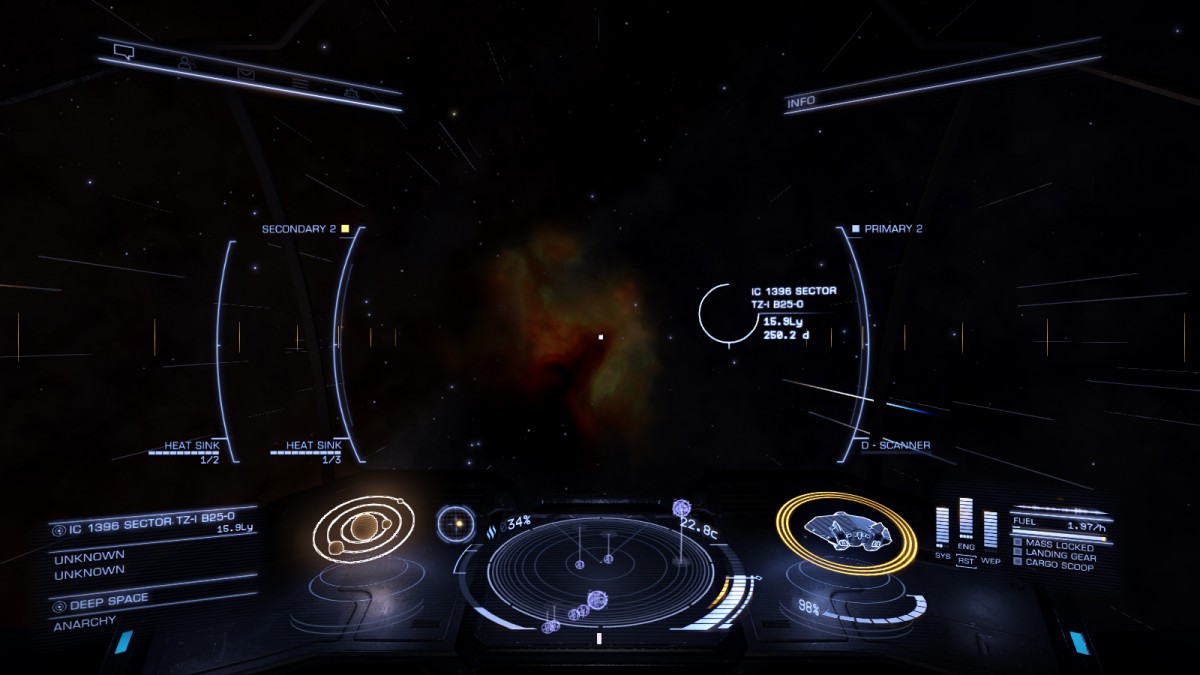Toggle the CARGO SCOOP indicator
Image resolution: width=1200 pixels, height=675 pixels.
1055,566
